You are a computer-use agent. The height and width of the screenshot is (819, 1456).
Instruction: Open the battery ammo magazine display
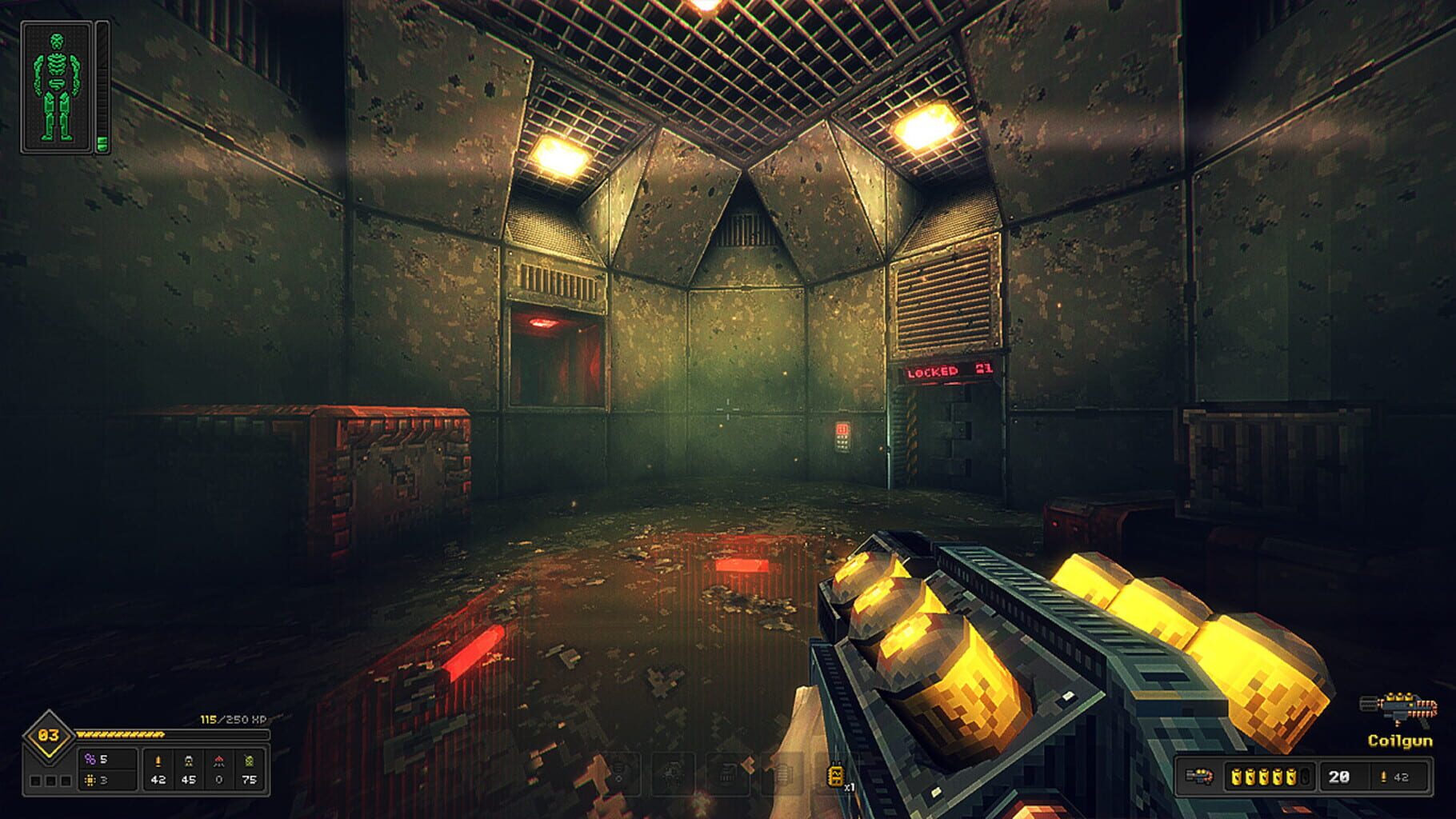[x=1271, y=777]
